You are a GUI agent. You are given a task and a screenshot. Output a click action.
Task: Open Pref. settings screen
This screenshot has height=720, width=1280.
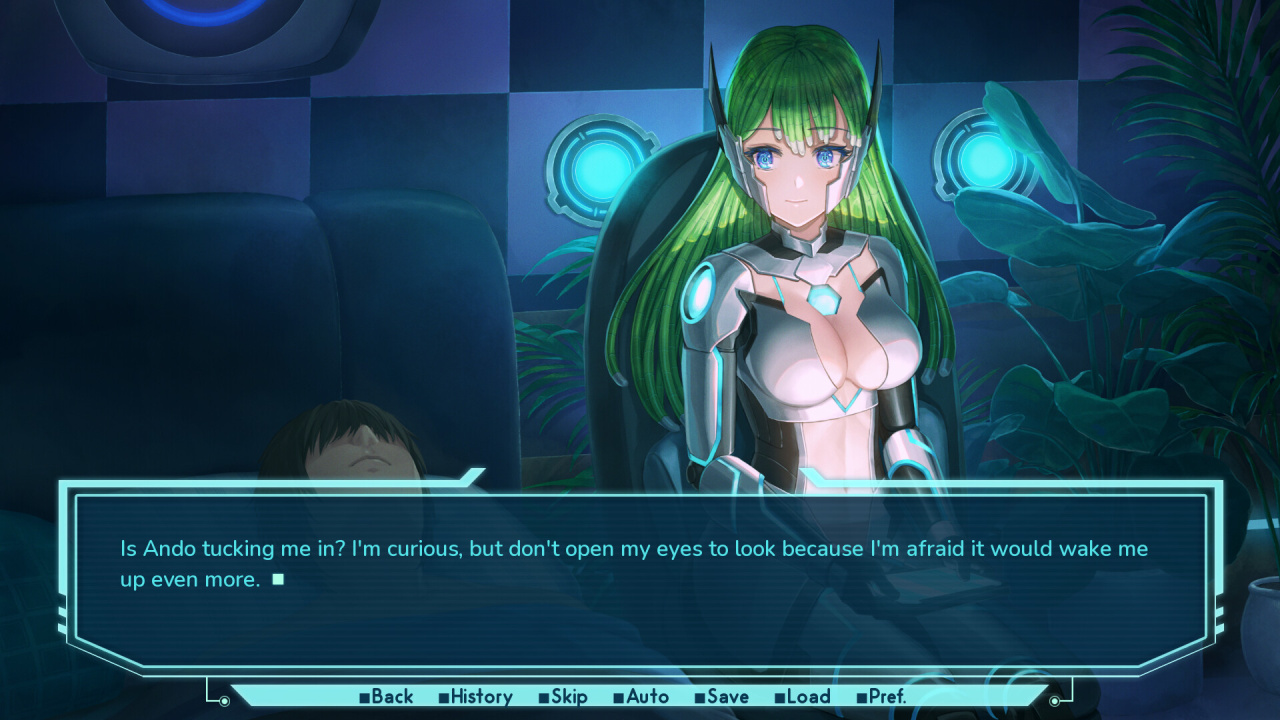point(882,697)
